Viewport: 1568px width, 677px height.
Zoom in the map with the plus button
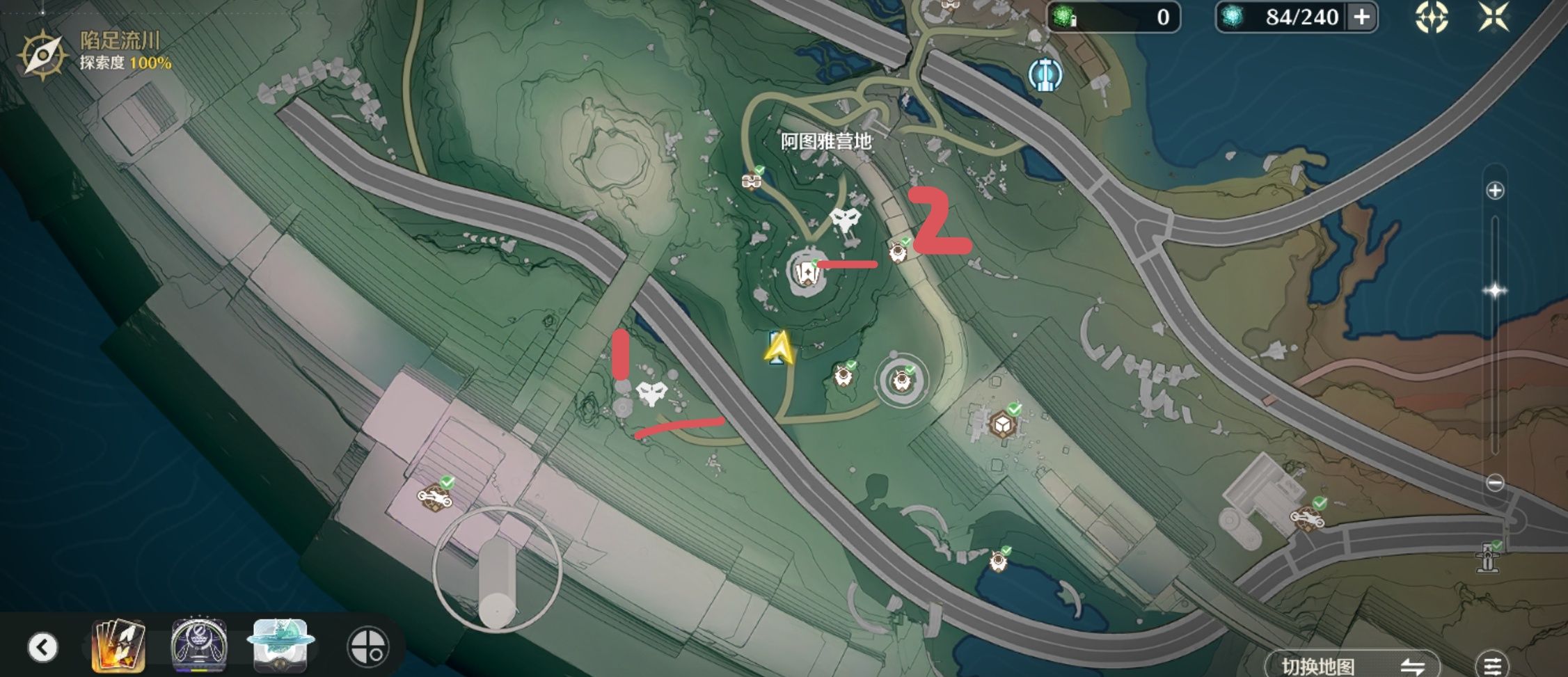(1495, 191)
